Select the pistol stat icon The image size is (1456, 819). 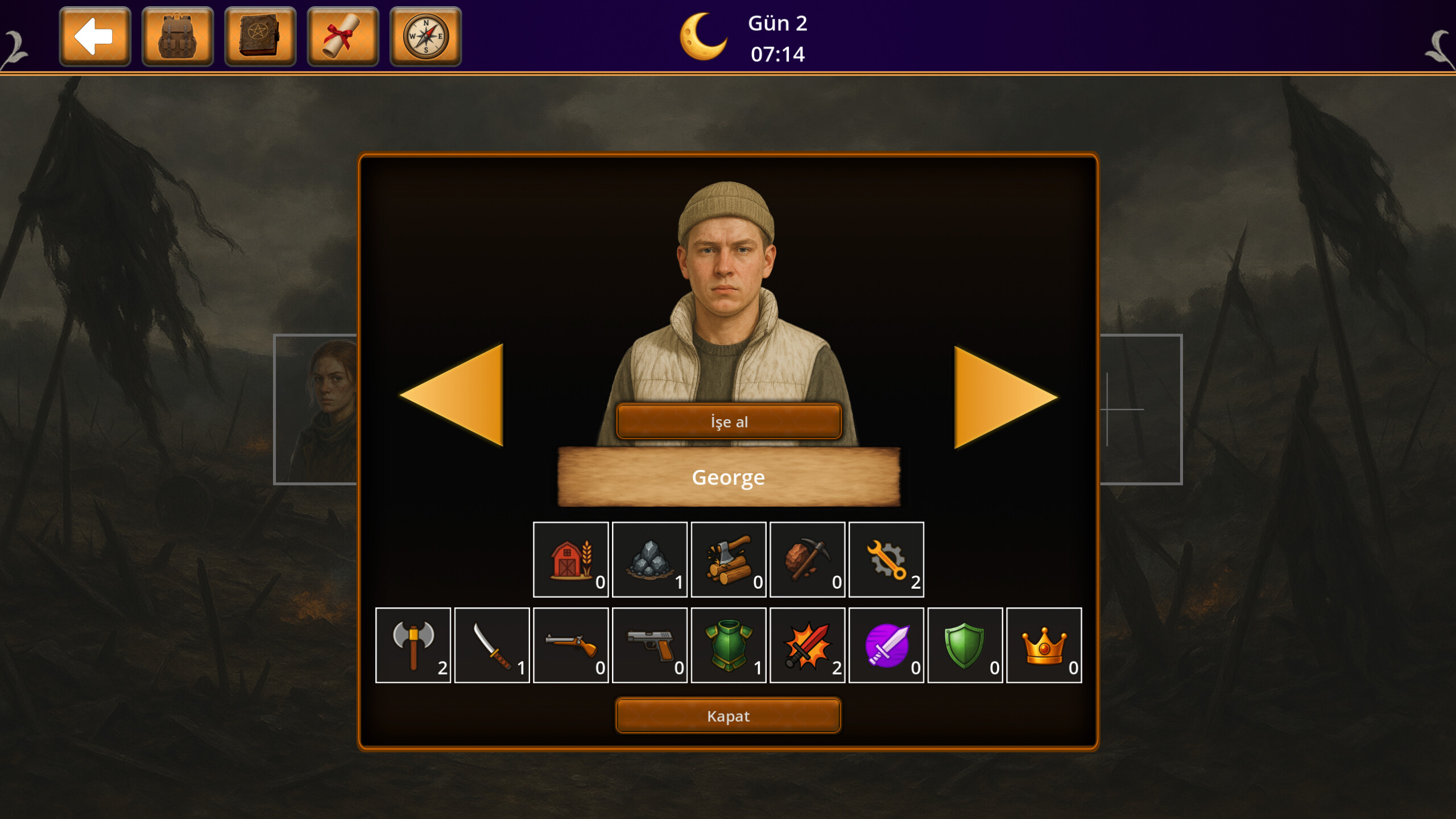(650, 646)
